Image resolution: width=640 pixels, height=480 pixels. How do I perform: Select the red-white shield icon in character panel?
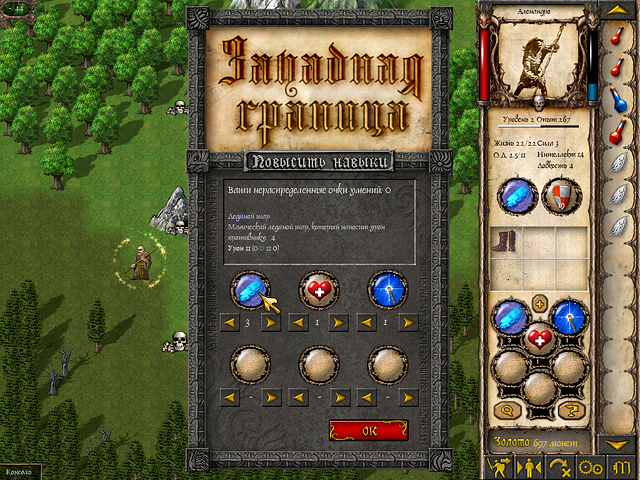click(559, 195)
